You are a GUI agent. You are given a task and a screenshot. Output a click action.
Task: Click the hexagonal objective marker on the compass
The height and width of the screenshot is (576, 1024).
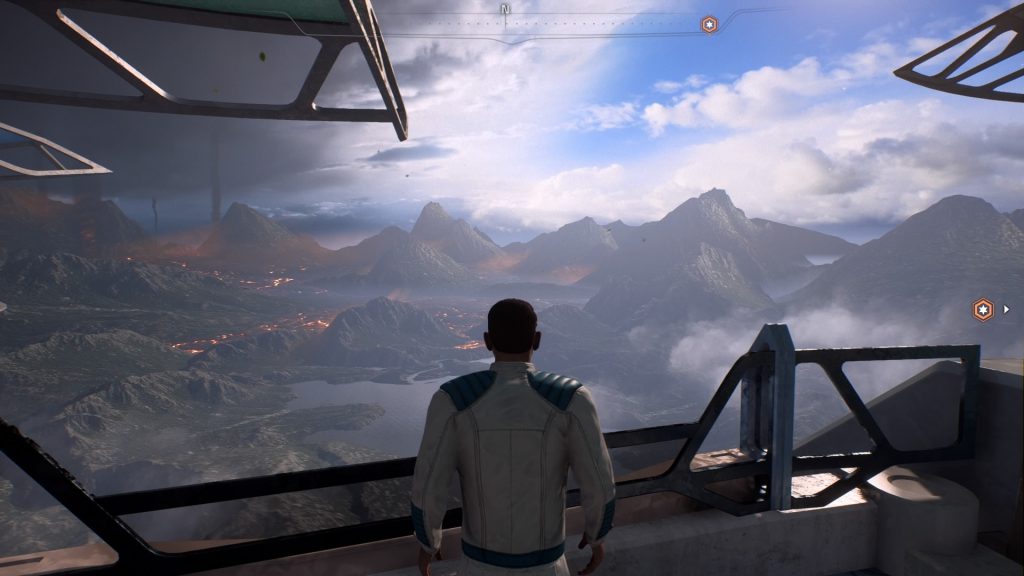pyautogui.click(x=709, y=24)
